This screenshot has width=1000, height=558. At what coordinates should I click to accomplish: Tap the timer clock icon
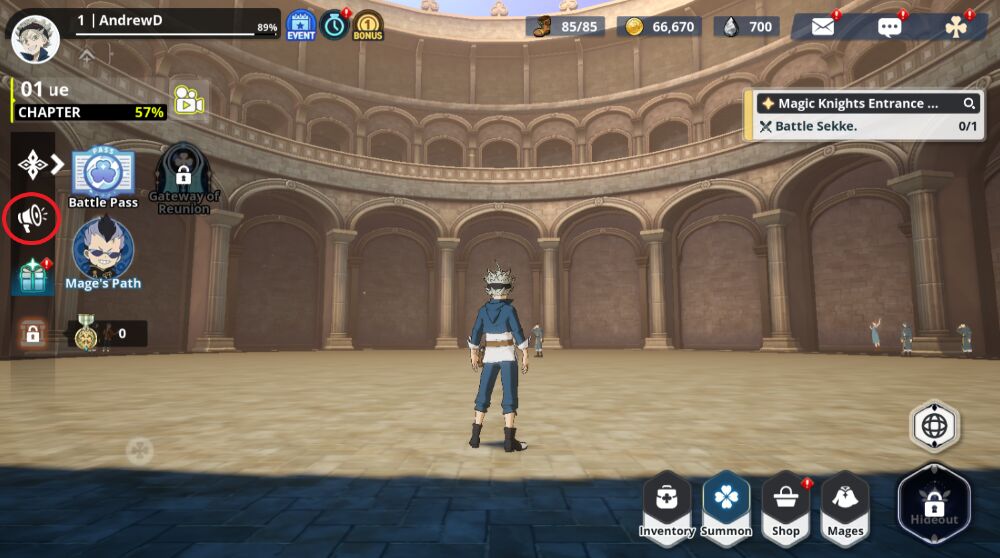[334, 25]
